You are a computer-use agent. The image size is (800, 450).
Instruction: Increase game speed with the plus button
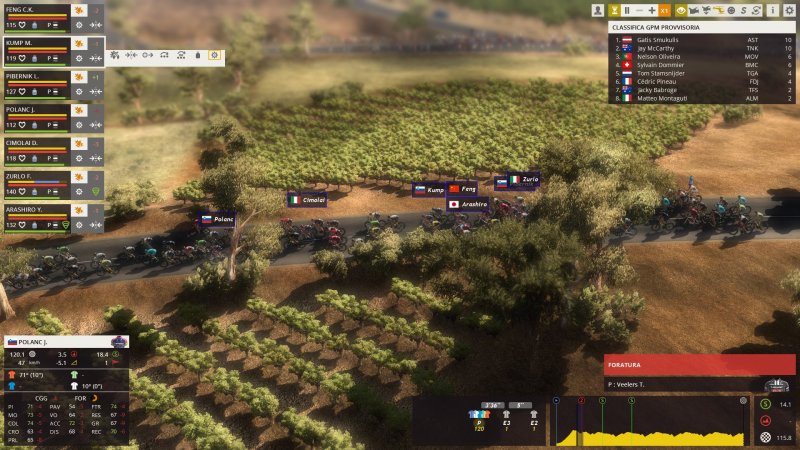coord(652,10)
